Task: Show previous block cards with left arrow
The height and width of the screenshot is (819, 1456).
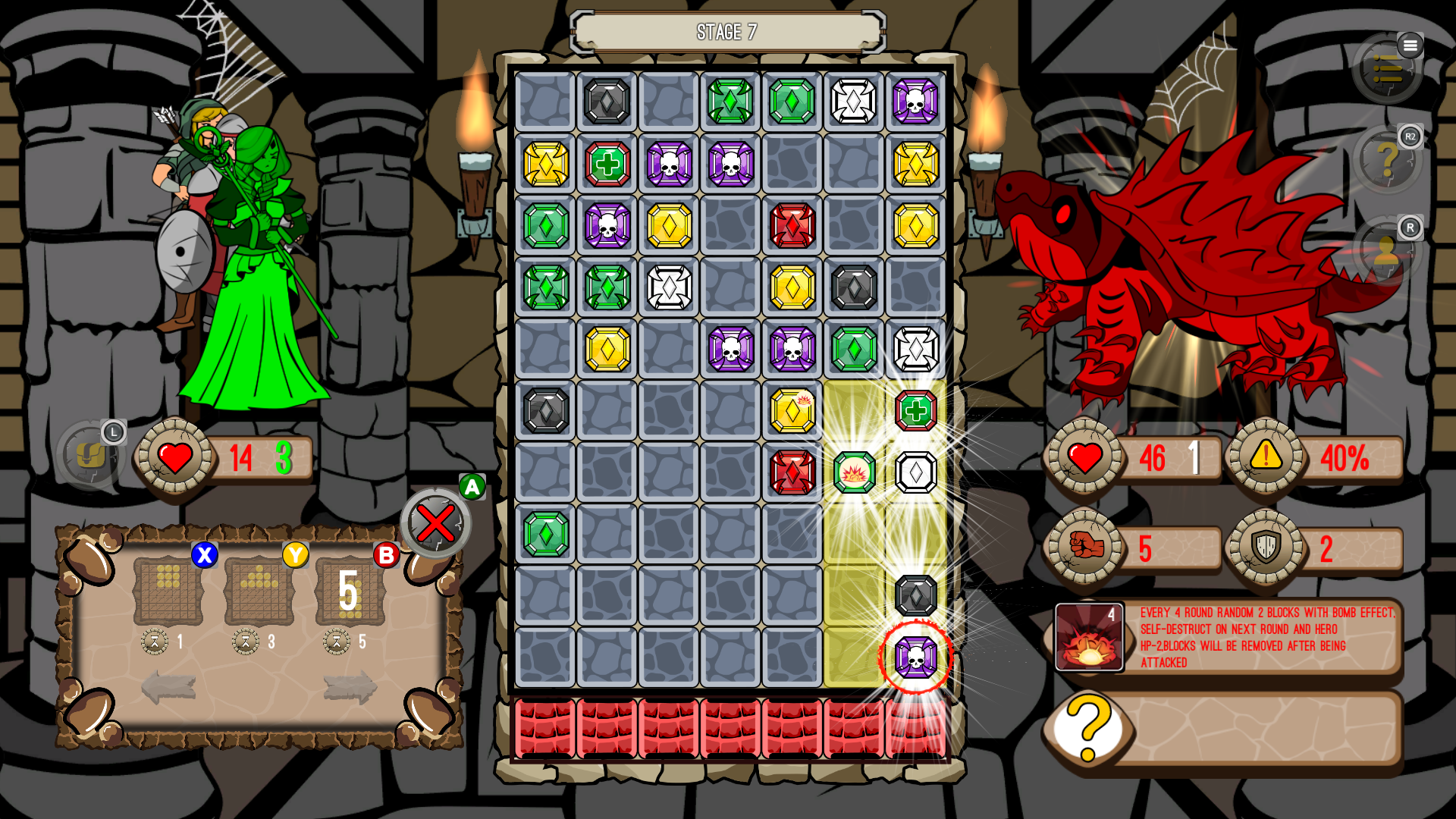Action: 168,687
